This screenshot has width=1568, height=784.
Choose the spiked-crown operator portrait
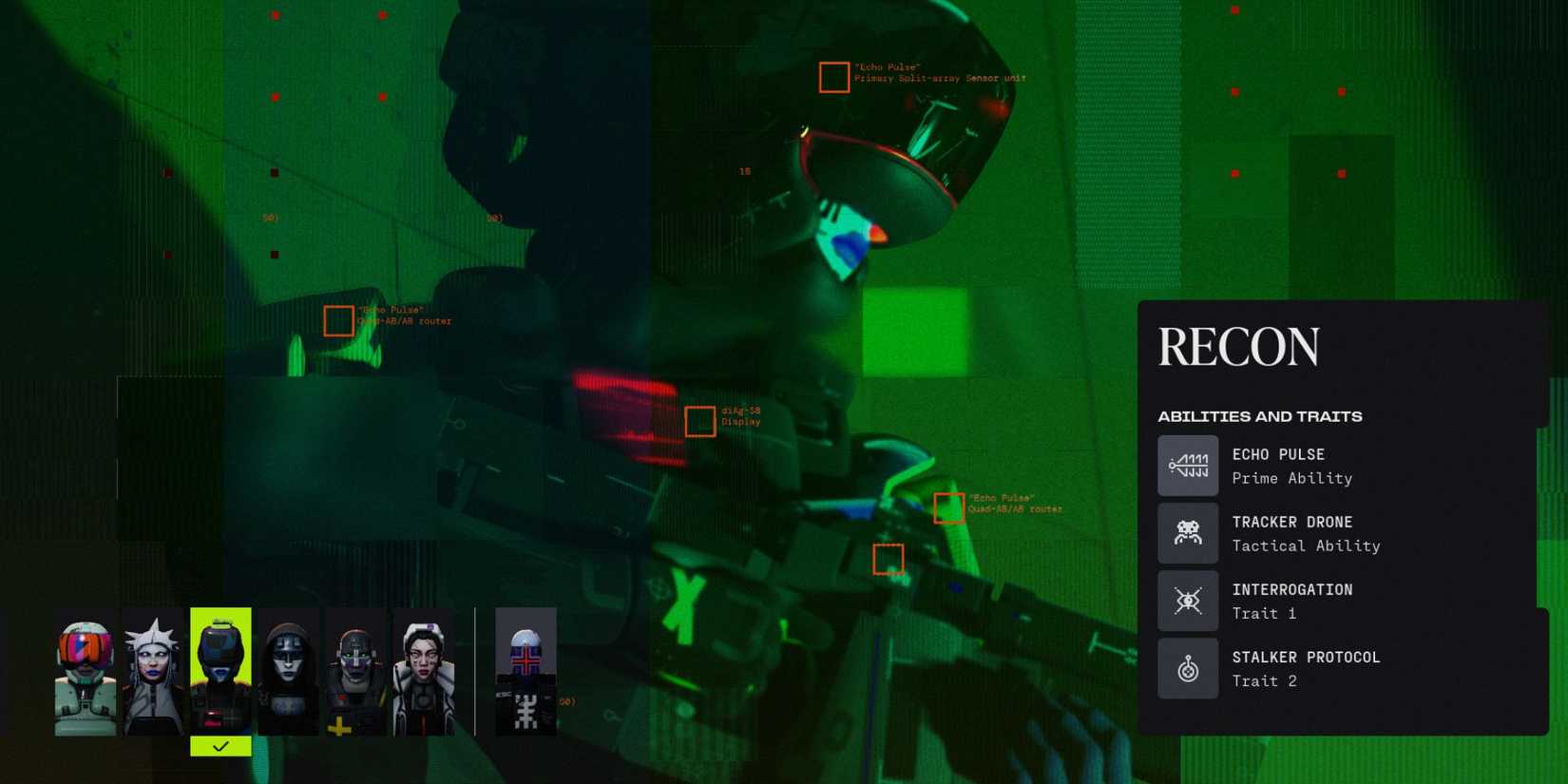[153, 670]
